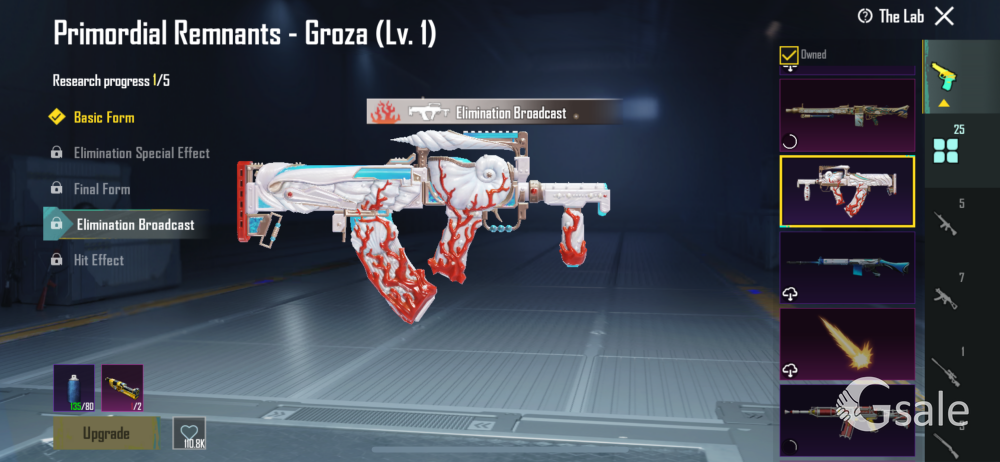
Task: Select the camo machine gun thumbnail
Action: (x=847, y=114)
